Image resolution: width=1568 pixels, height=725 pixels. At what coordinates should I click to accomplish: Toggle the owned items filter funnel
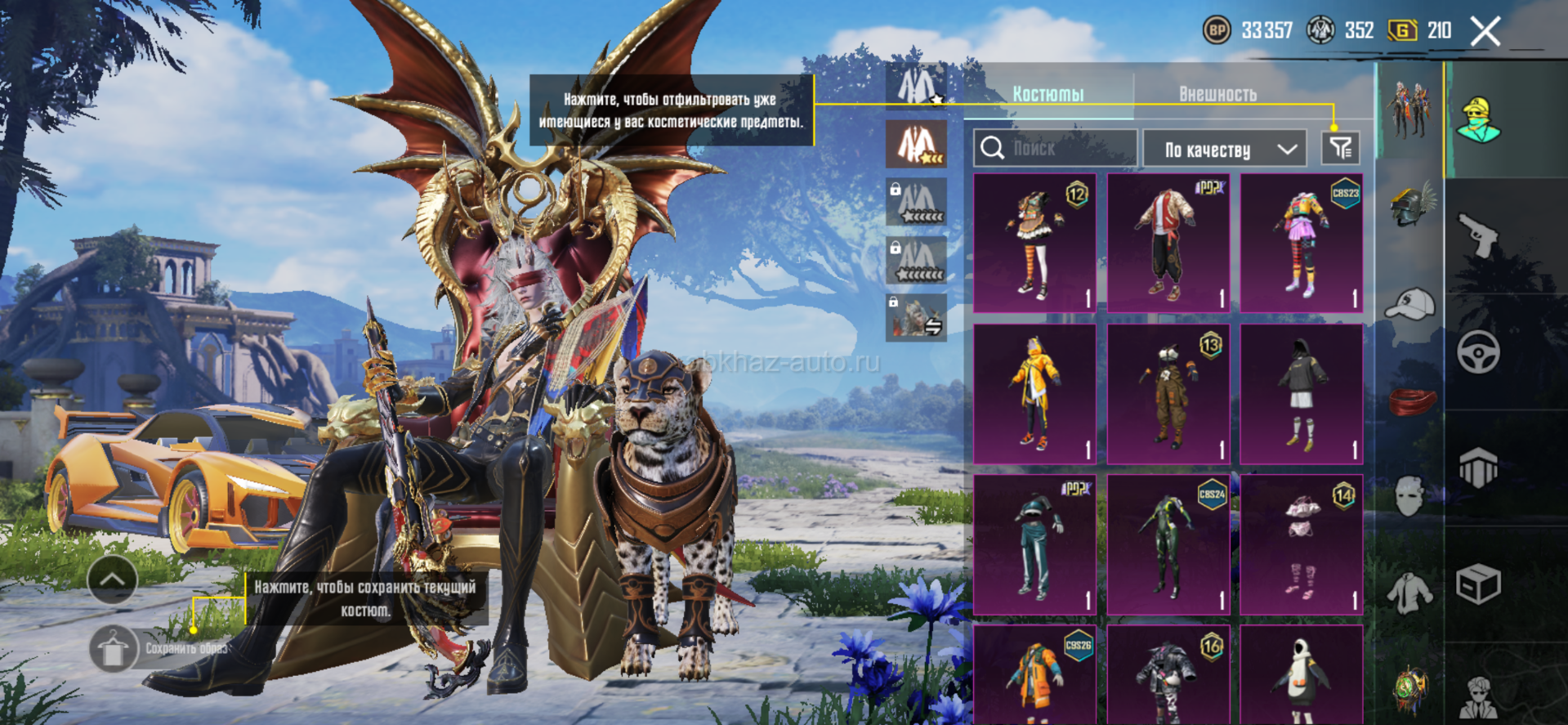click(x=1340, y=149)
